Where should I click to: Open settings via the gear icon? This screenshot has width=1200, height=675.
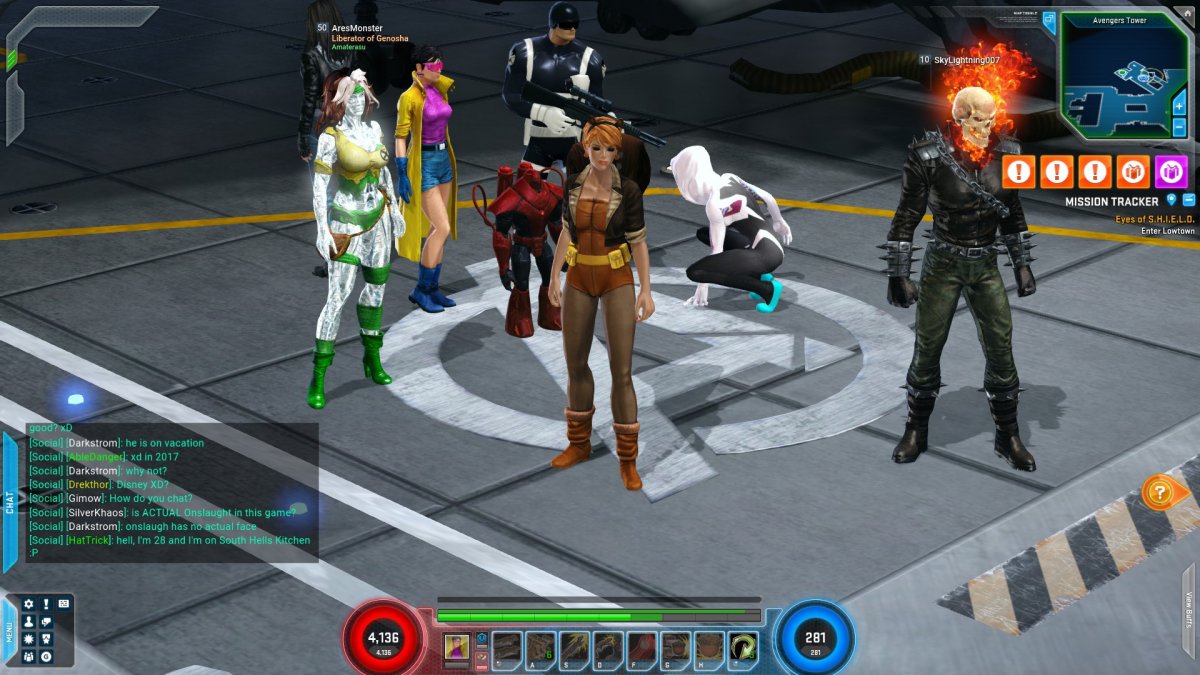pyautogui.click(x=29, y=604)
